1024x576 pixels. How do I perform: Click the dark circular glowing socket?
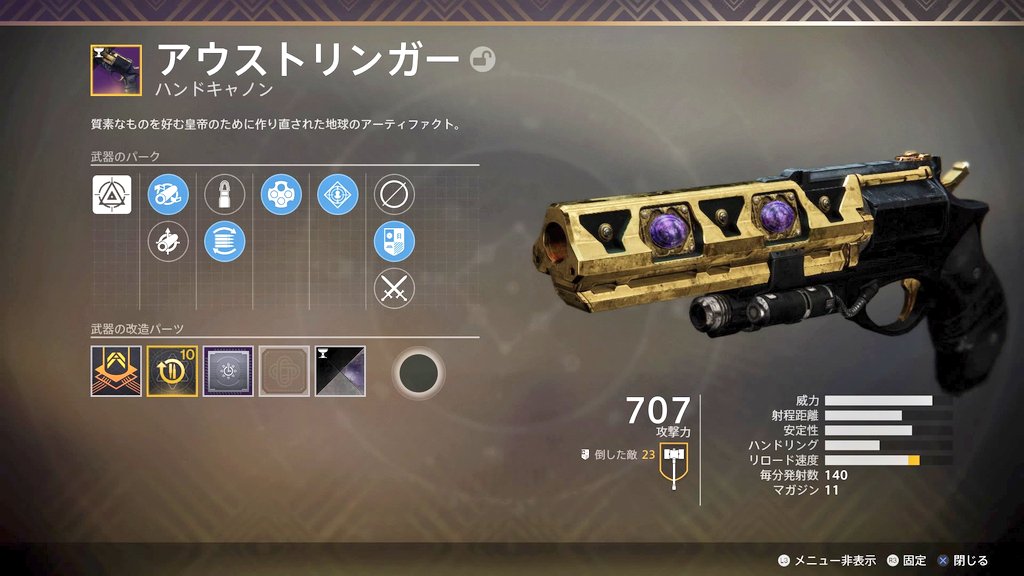[418, 372]
